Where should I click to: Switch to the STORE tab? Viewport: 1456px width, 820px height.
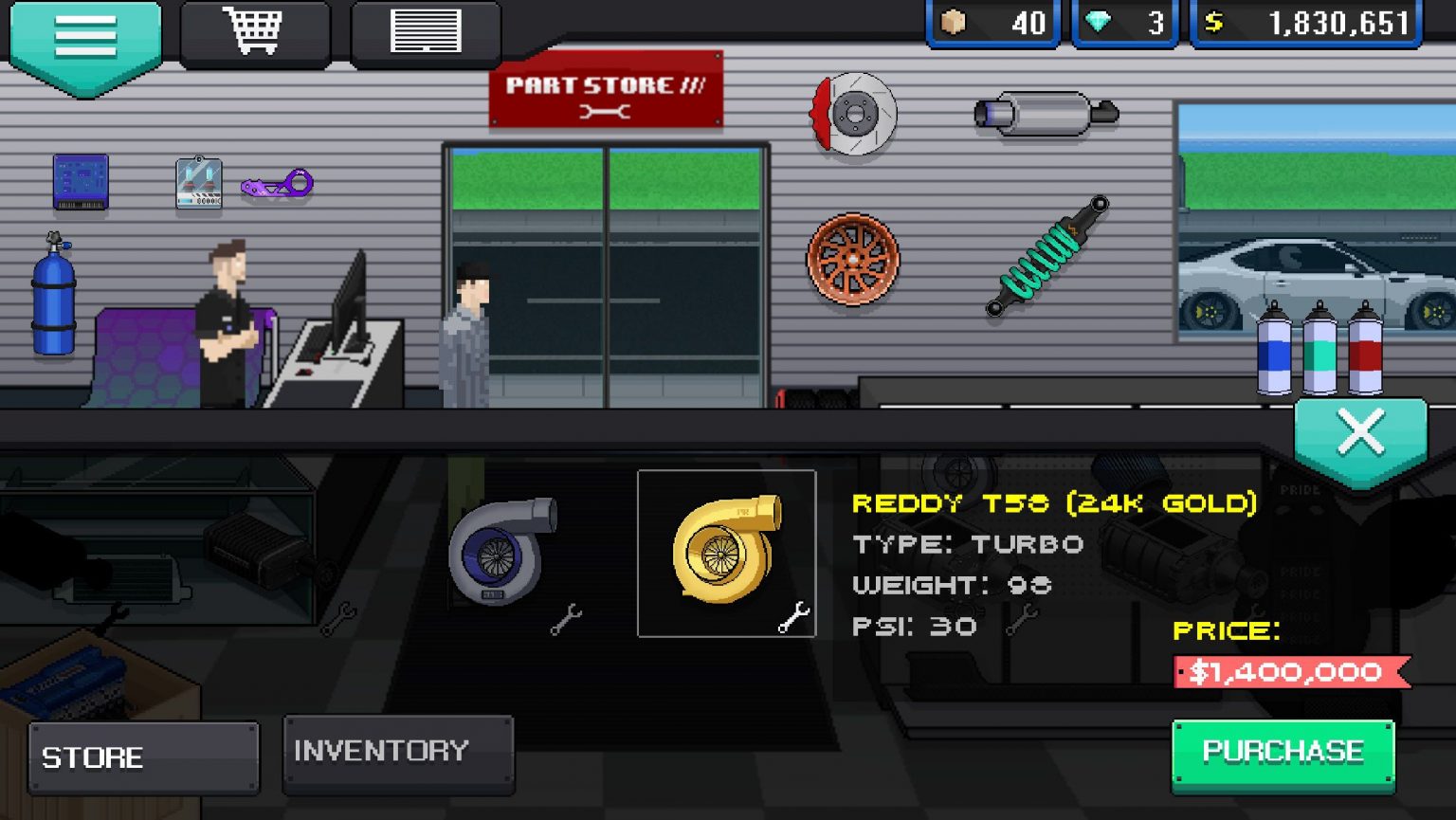pyautogui.click(x=142, y=756)
